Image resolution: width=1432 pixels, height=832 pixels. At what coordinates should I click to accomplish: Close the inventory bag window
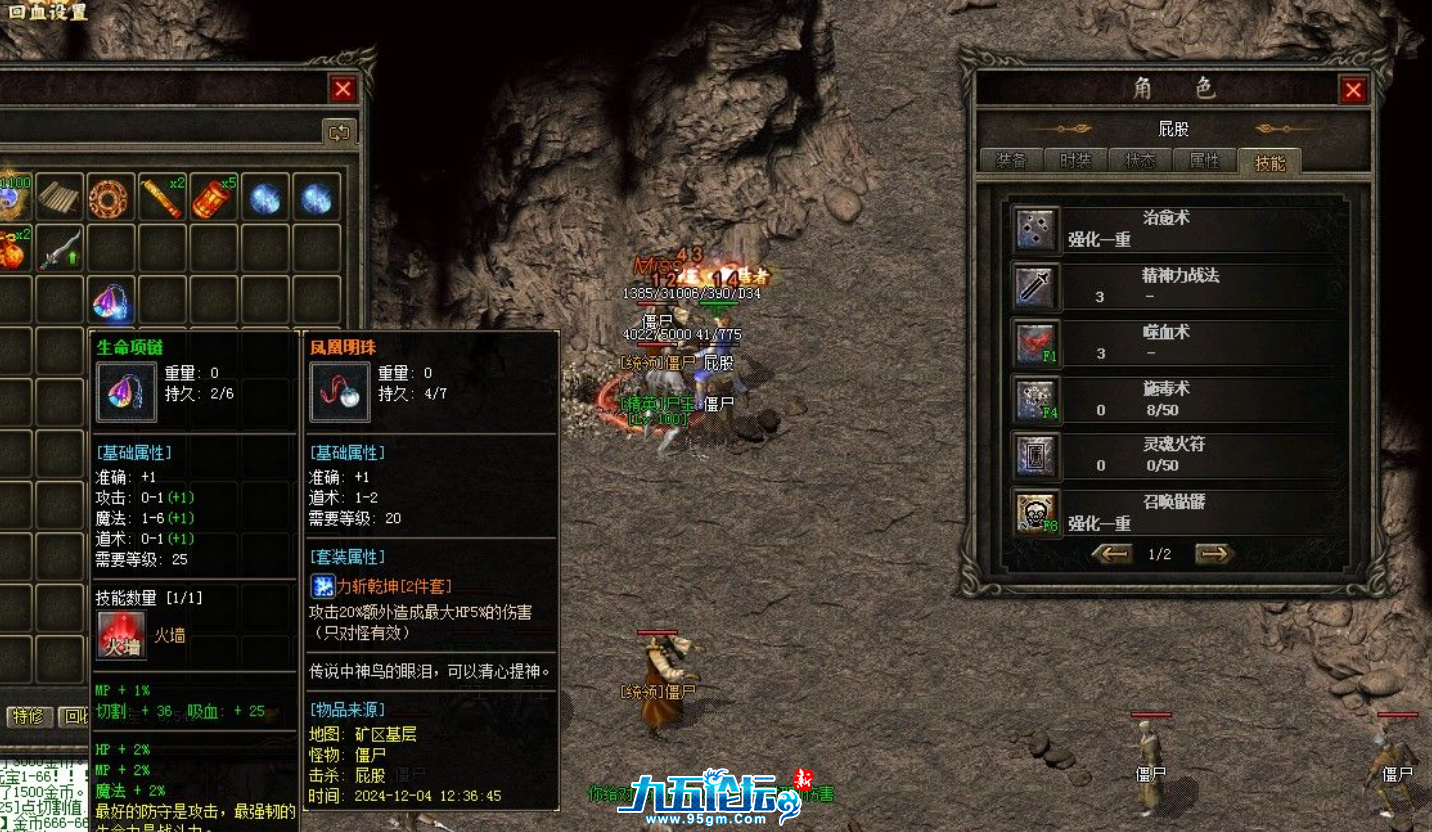[x=343, y=90]
